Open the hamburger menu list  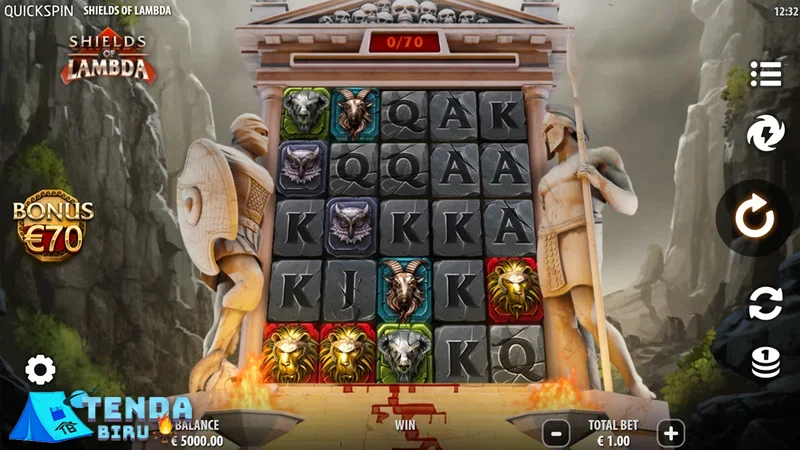766,74
